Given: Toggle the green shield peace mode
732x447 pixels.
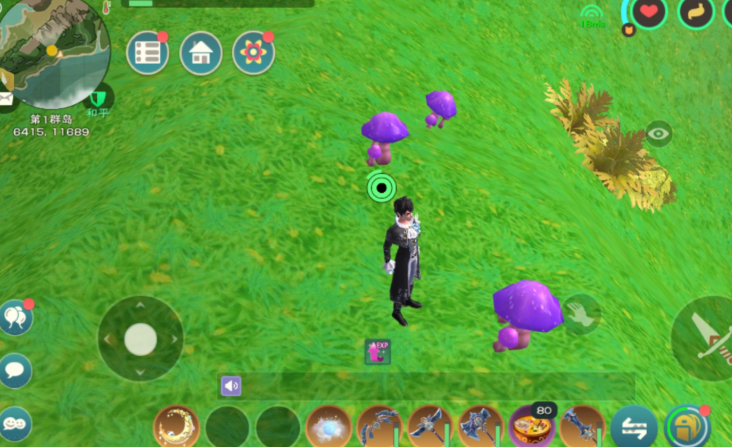Looking at the screenshot, I should (x=98, y=98).
